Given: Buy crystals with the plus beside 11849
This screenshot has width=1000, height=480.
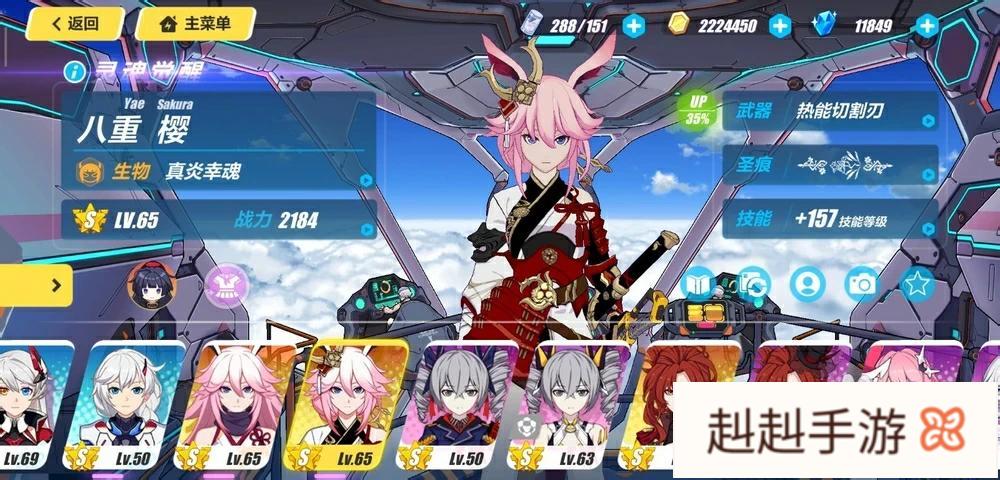Looking at the screenshot, I should point(928,26).
